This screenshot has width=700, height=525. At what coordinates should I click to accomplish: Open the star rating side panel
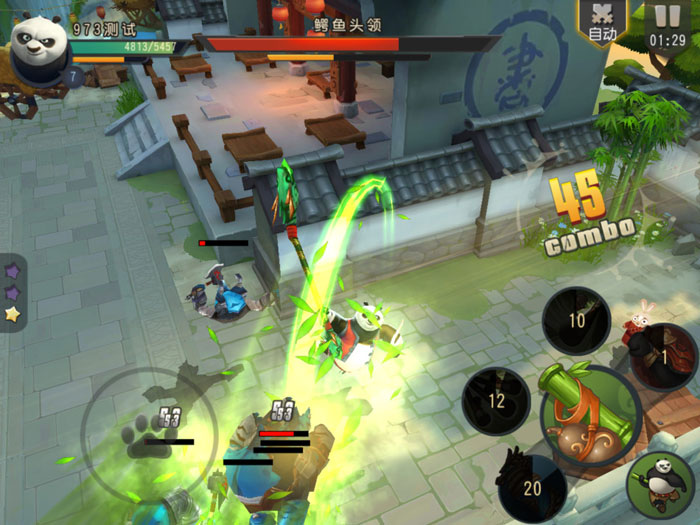click(x=12, y=291)
